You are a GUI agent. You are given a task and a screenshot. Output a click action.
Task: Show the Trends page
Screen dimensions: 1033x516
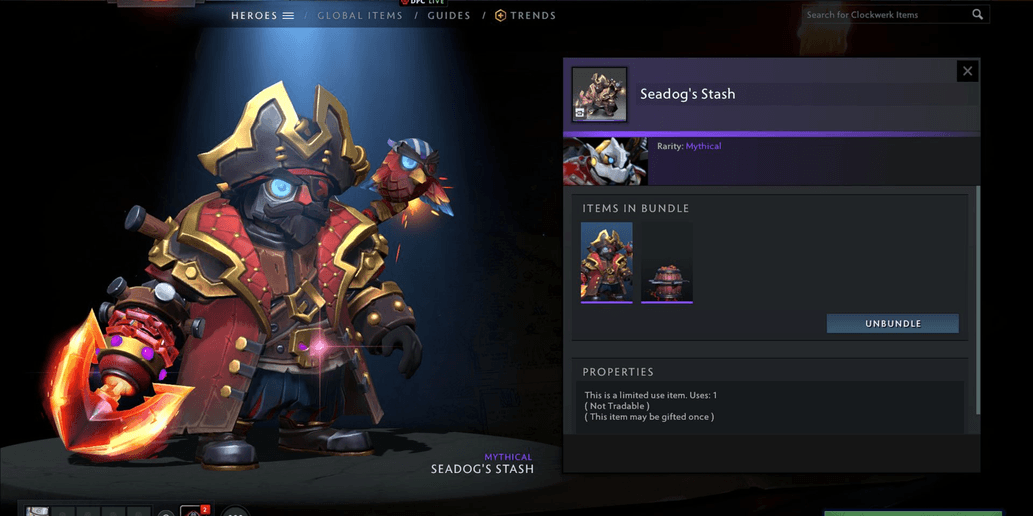pyautogui.click(x=526, y=16)
